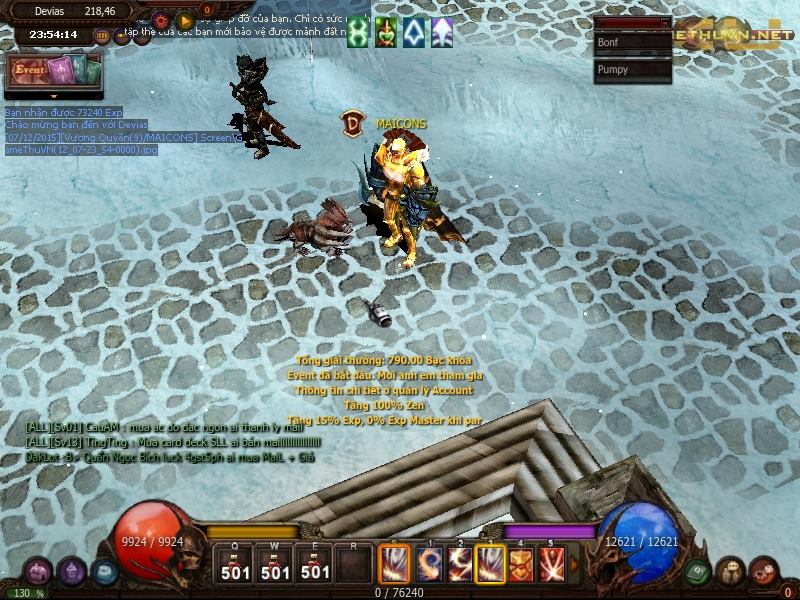
Task: Toggle the 3D camera button
Action: [102, 35]
